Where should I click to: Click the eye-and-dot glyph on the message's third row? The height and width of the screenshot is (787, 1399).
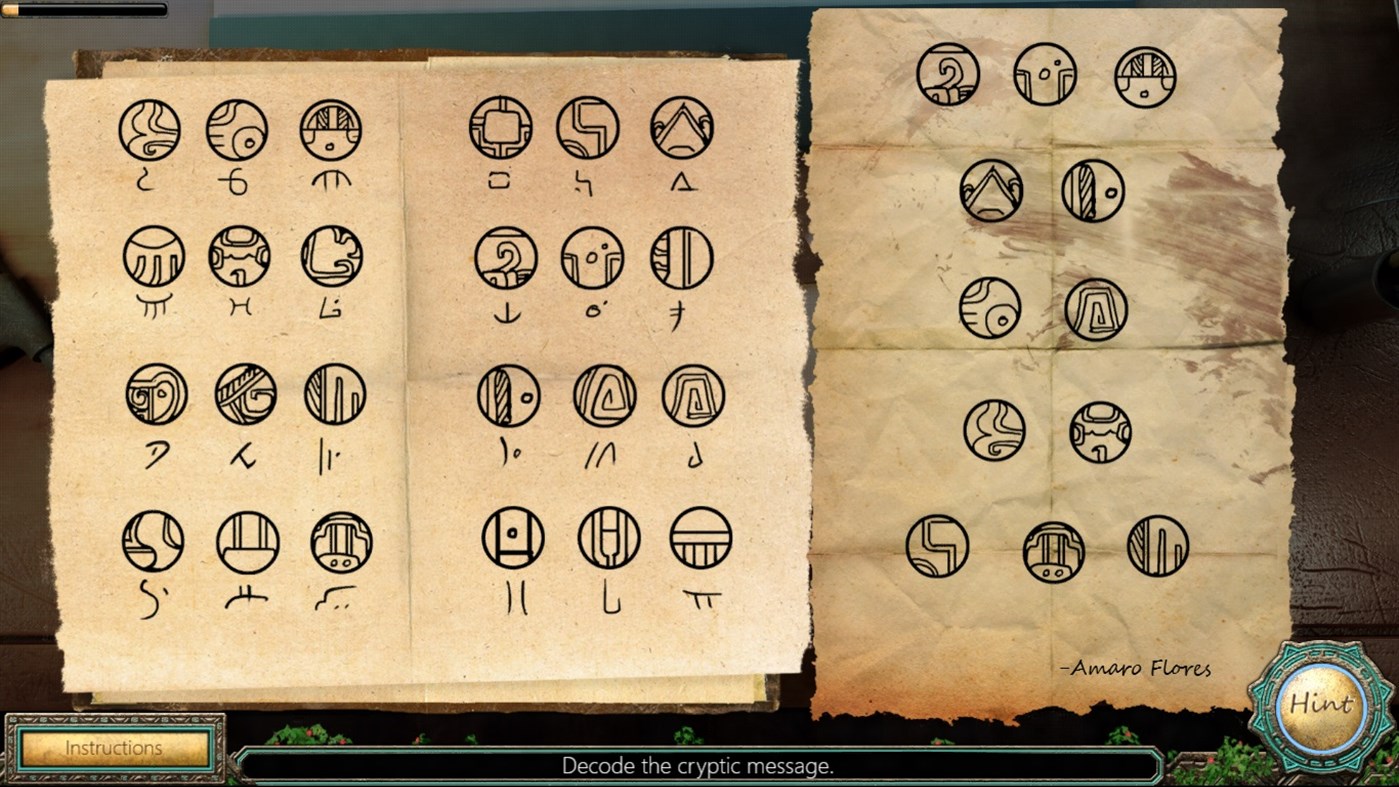click(989, 308)
